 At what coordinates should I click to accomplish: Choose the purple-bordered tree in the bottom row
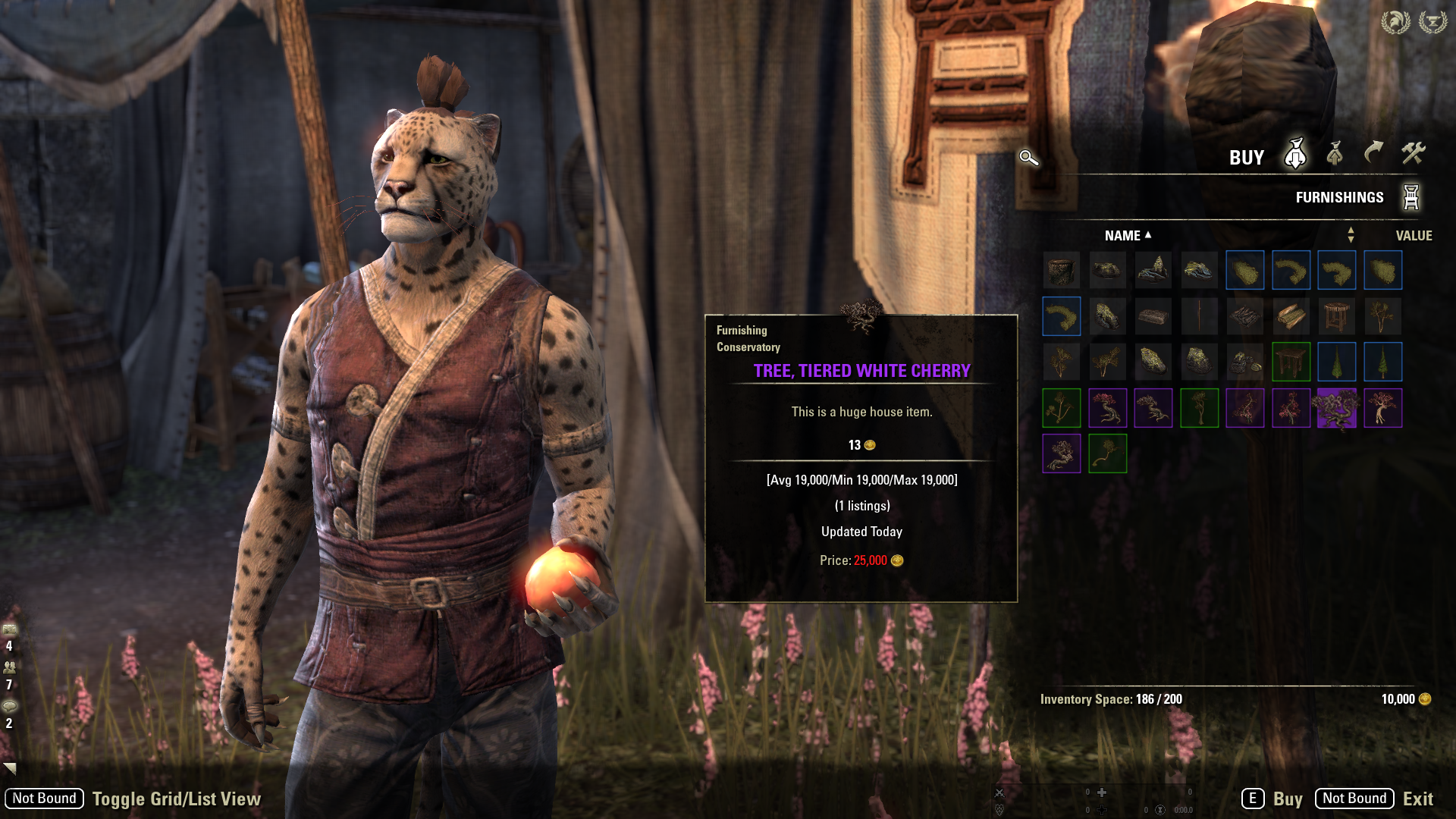tap(1061, 453)
